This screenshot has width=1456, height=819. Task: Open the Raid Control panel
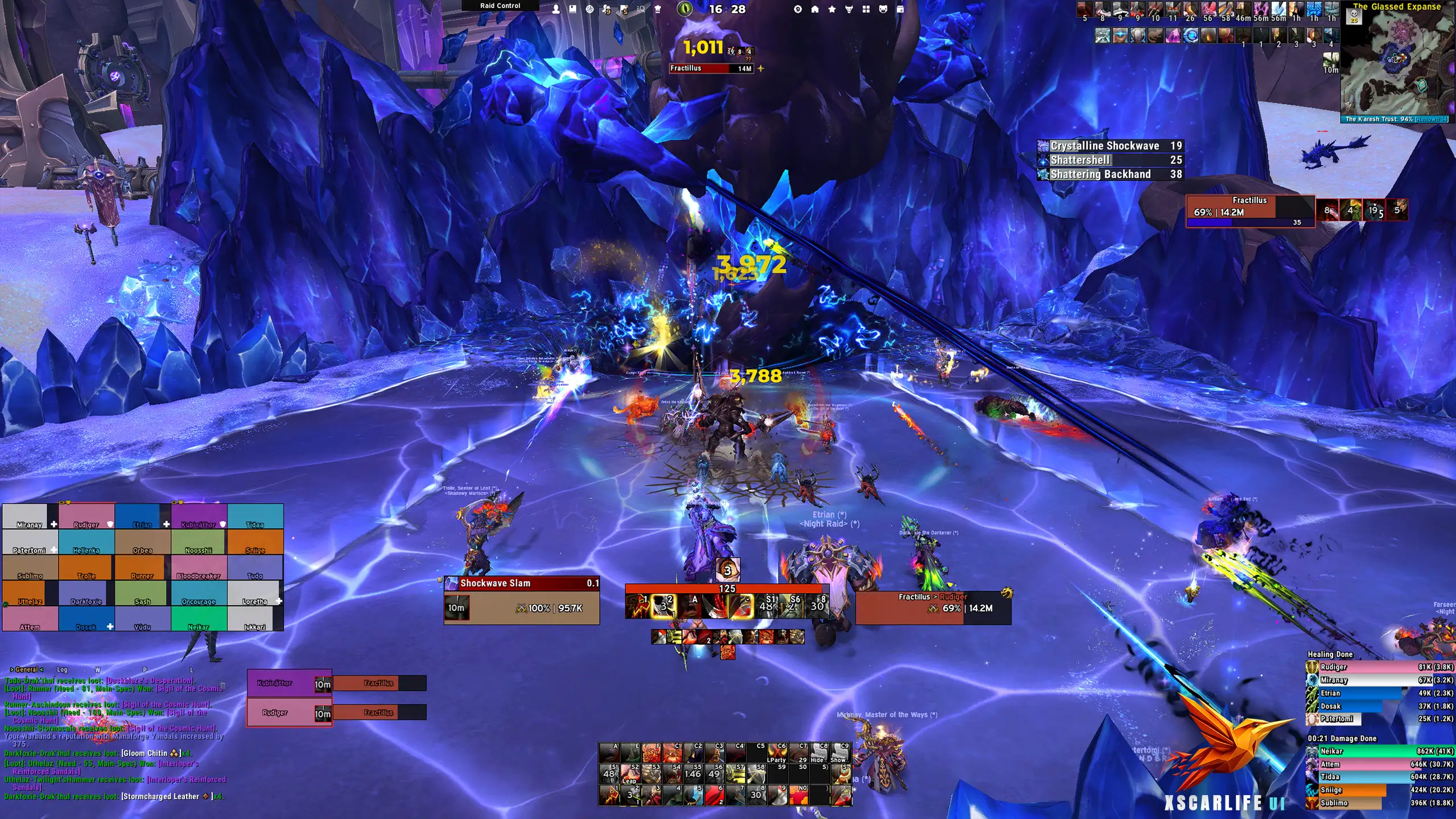(x=500, y=6)
